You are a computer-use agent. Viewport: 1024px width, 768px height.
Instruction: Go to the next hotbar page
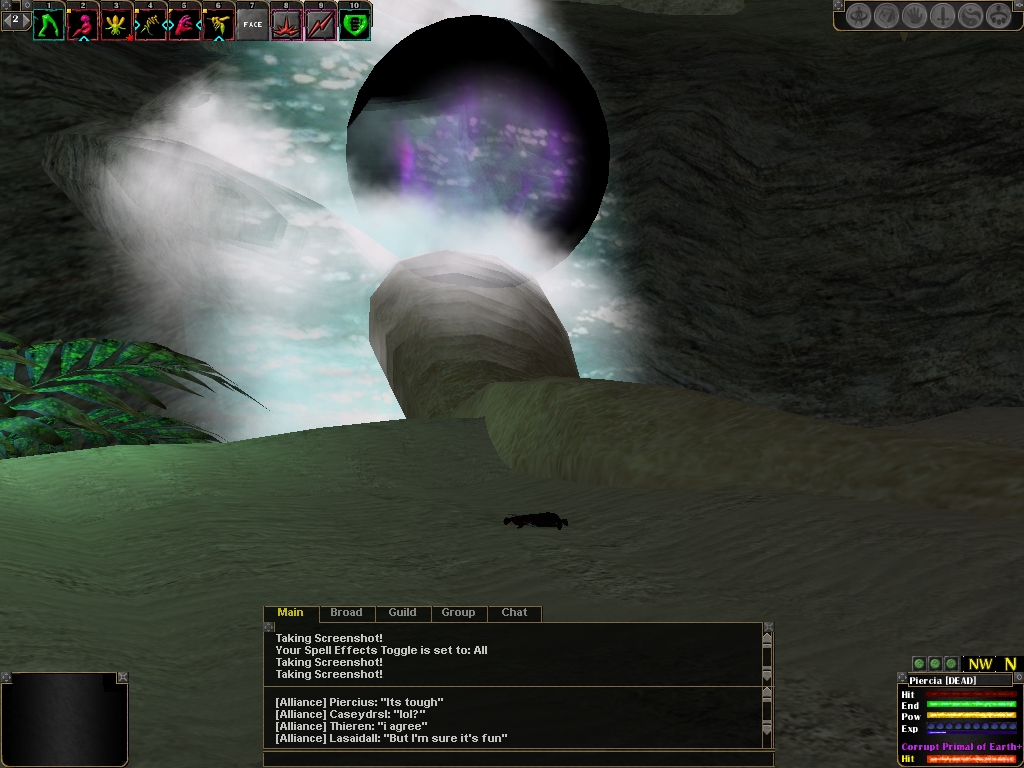[x=25, y=19]
